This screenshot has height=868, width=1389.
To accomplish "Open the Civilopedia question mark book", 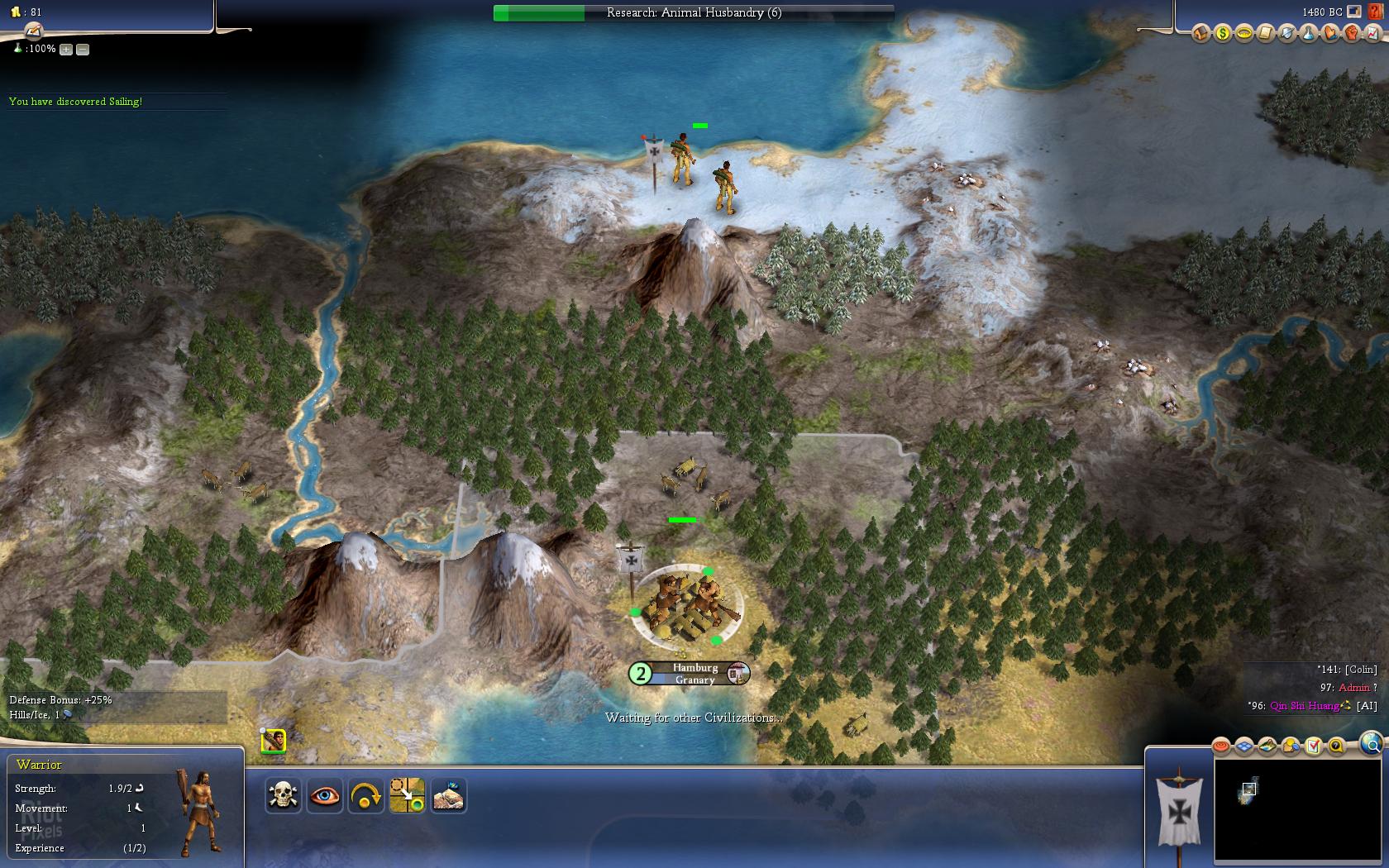I will (x=1375, y=12).
